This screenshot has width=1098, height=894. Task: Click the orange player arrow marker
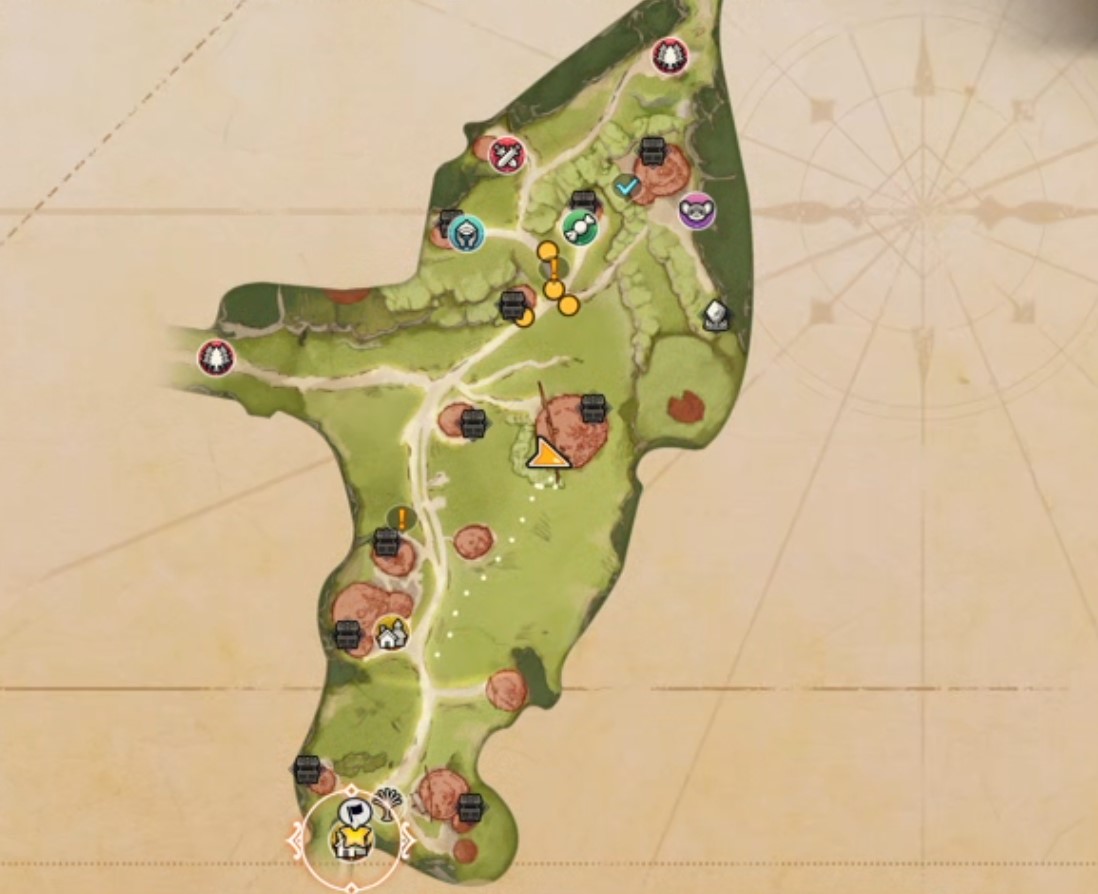pos(546,455)
